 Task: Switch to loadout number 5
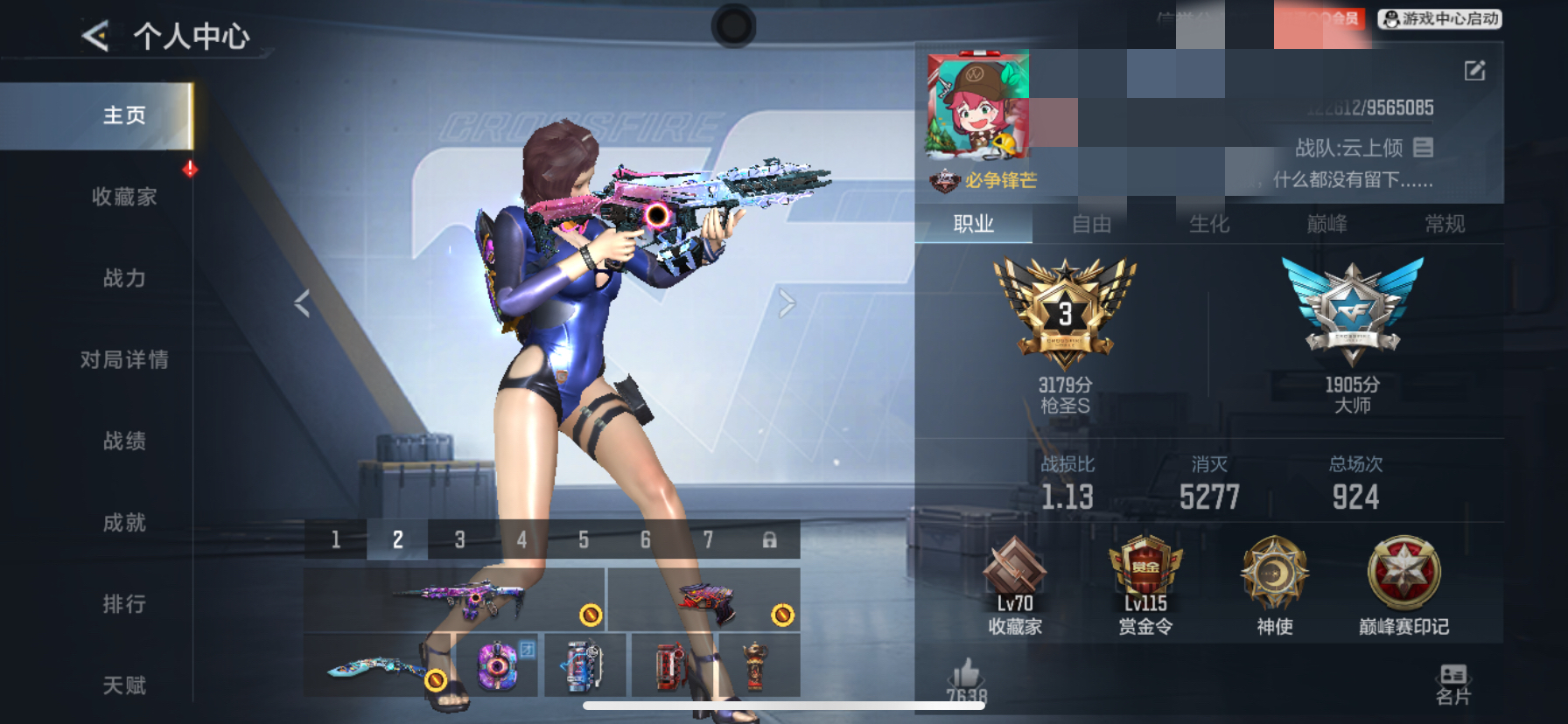pos(583,540)
